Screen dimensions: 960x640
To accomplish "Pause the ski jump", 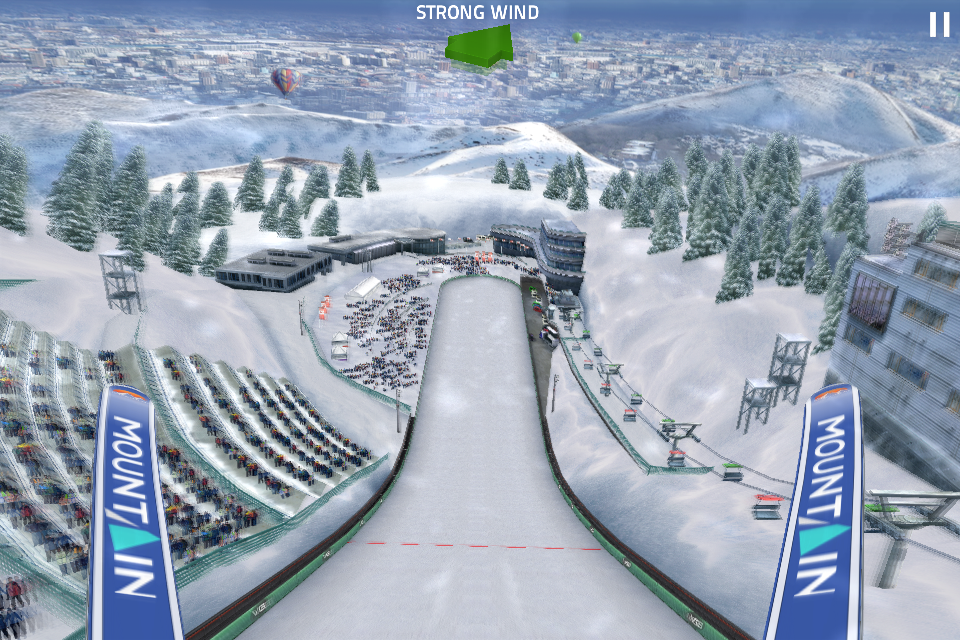I will pyautogui.click(x=939, y=24).
